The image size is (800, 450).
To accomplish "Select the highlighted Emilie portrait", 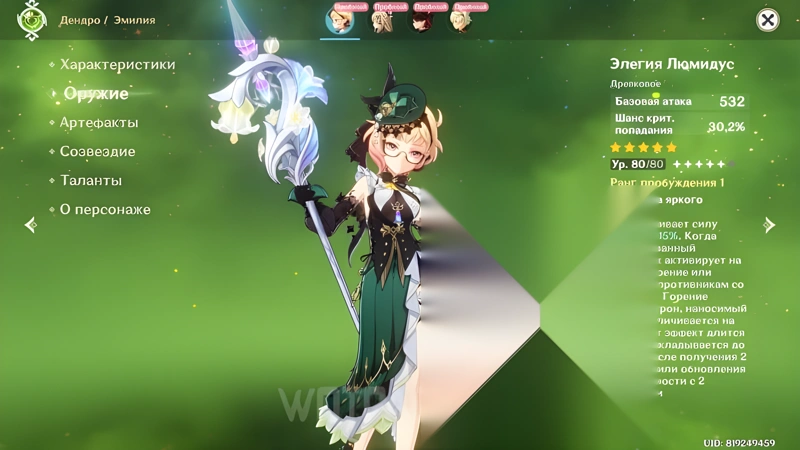I will pos(340,21).
